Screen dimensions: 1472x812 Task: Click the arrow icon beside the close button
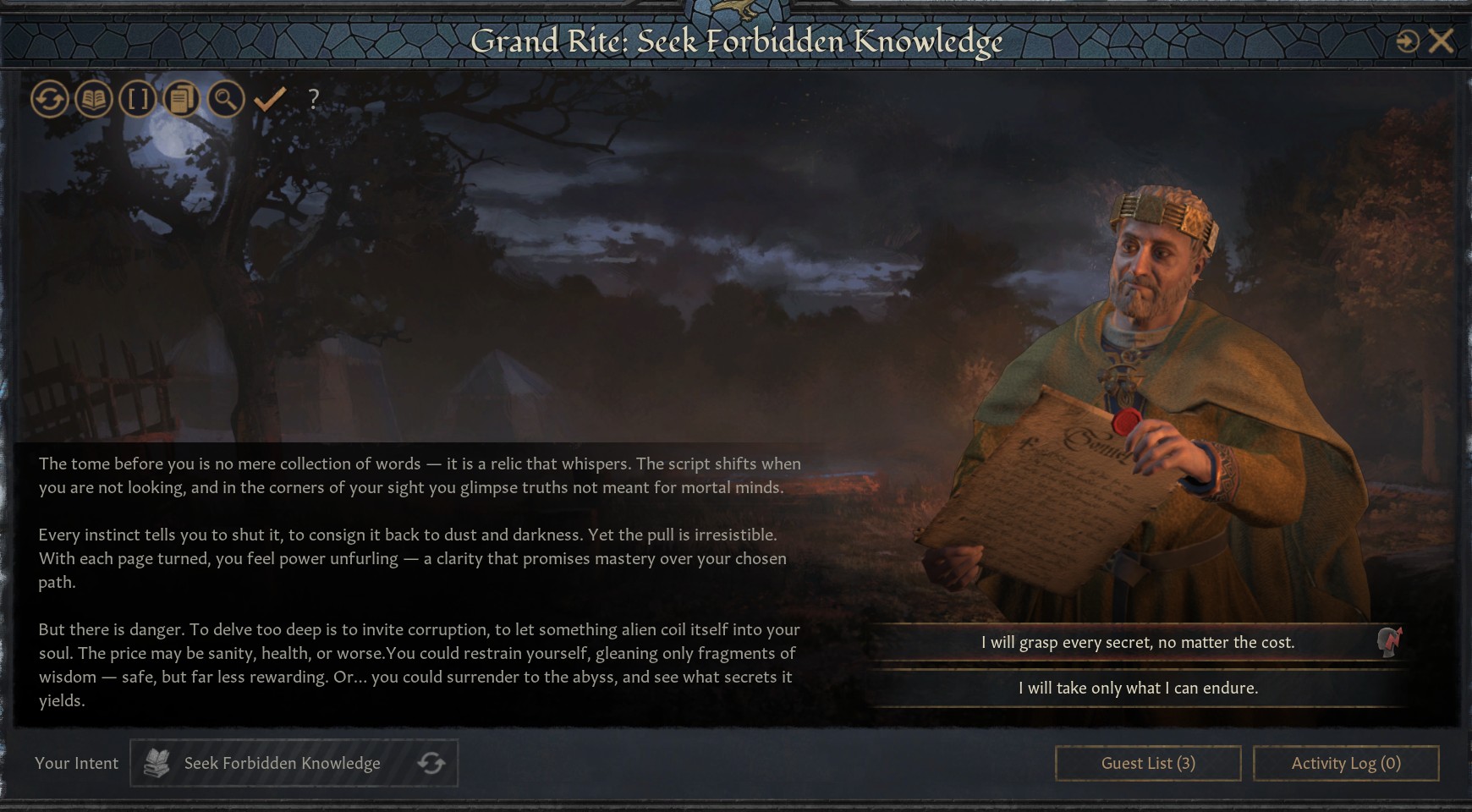point(1407,41)
